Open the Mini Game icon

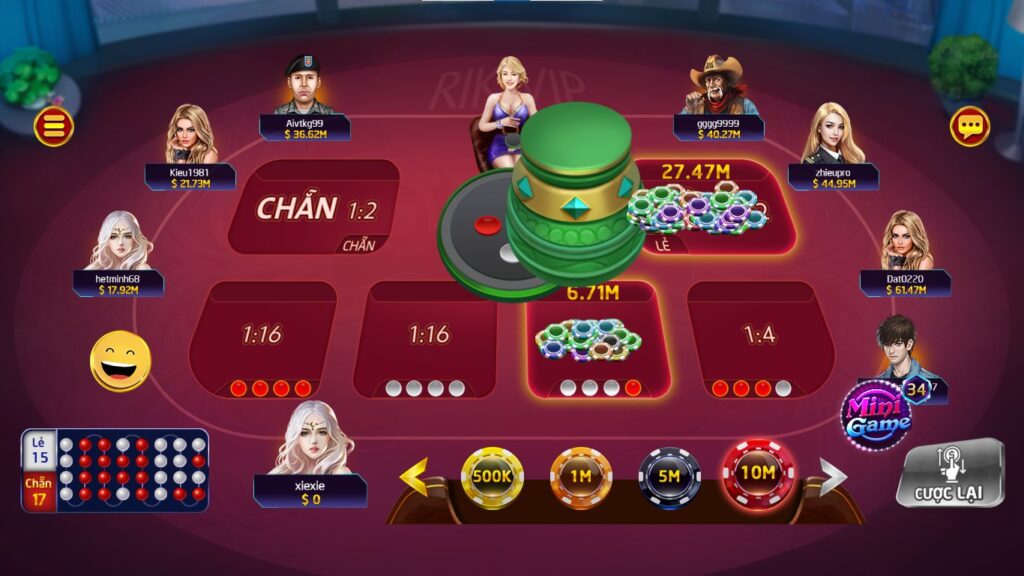pos(876,415)
